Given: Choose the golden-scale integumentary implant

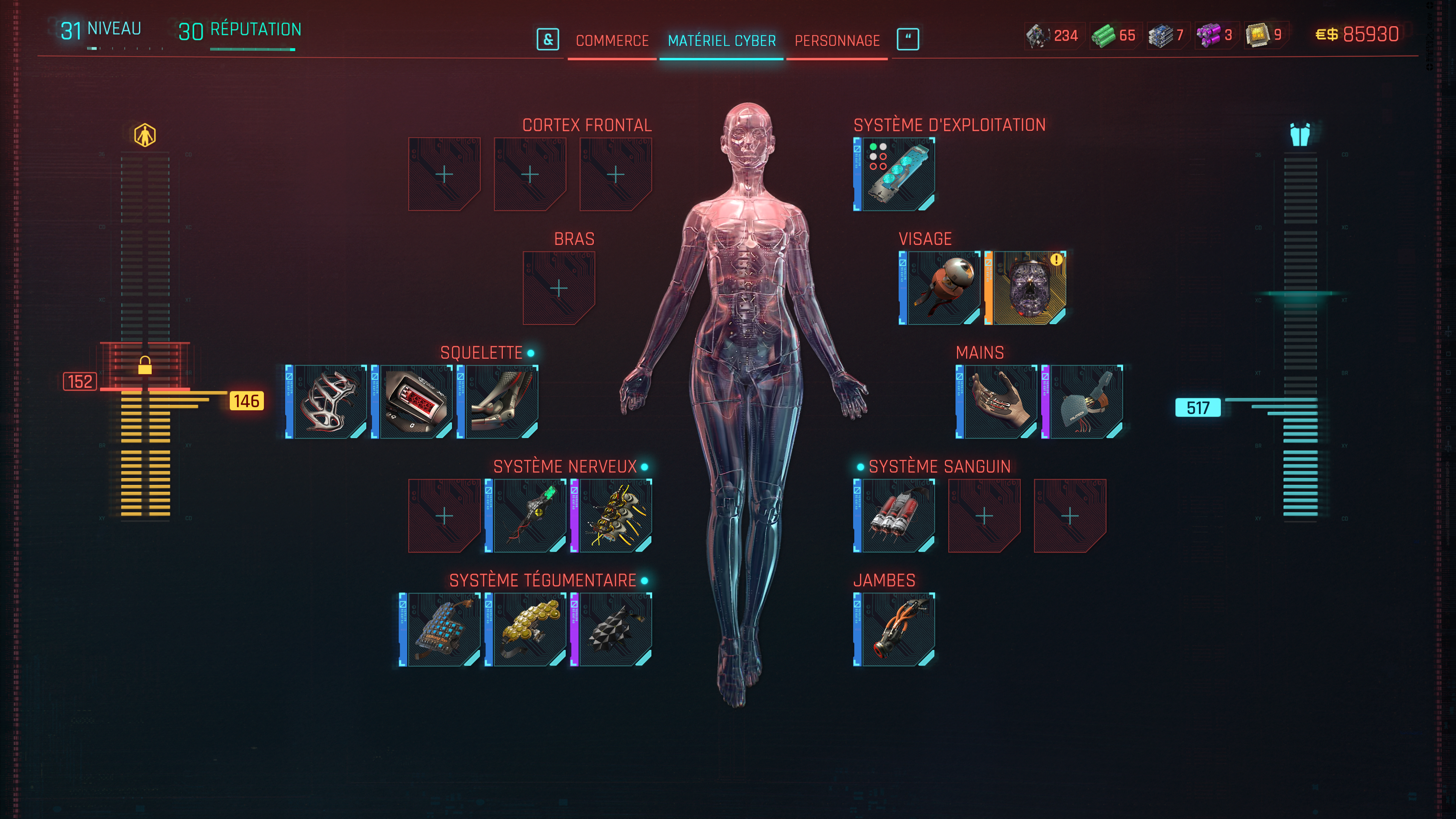Looking at the screenshot, I should (526, 630).
